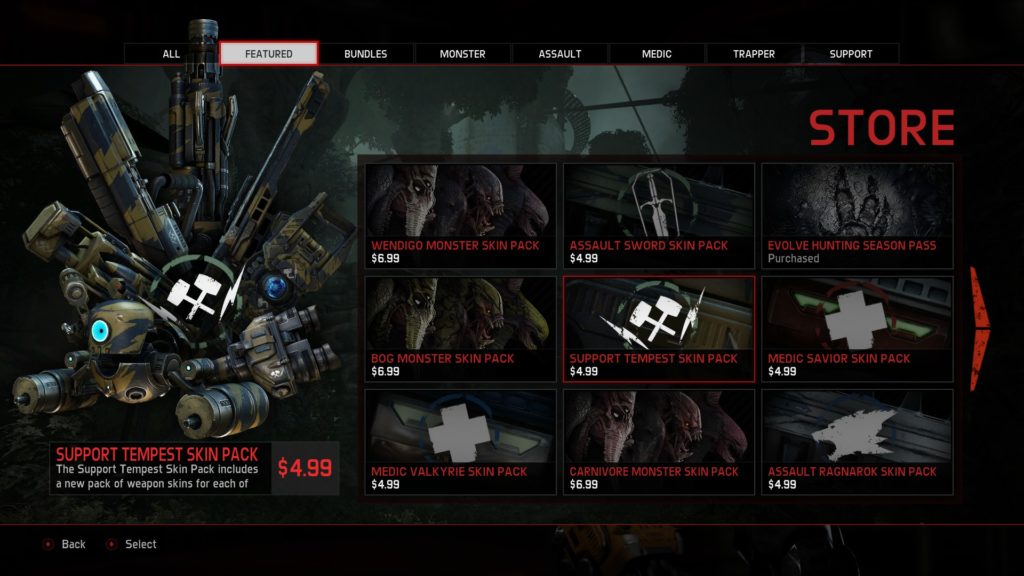The width and height of the screenshot is (1024, 576).
Task: Select the Medic Savior Skin Pack
Action: point(857,329)
